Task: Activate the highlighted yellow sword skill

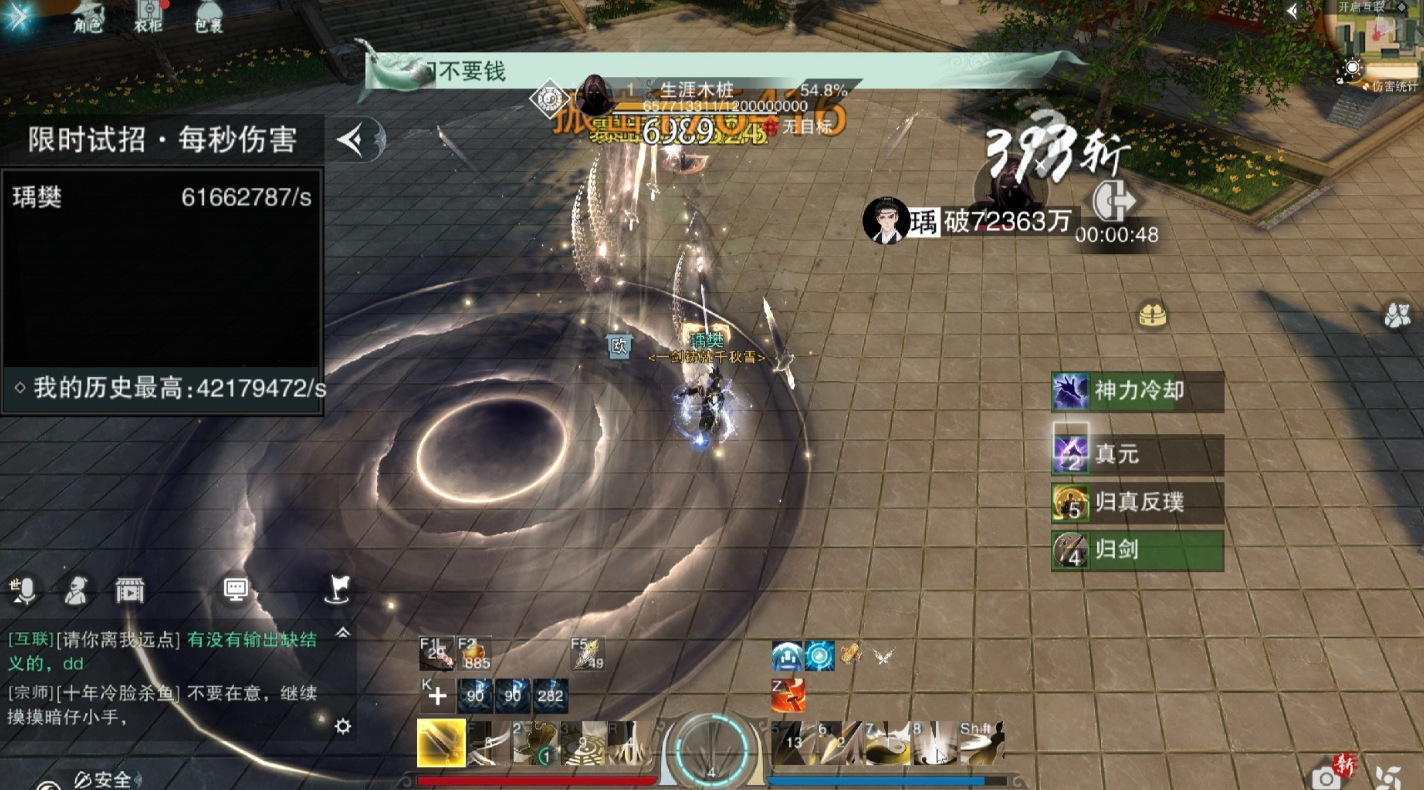Action: (x=441, y=744)
